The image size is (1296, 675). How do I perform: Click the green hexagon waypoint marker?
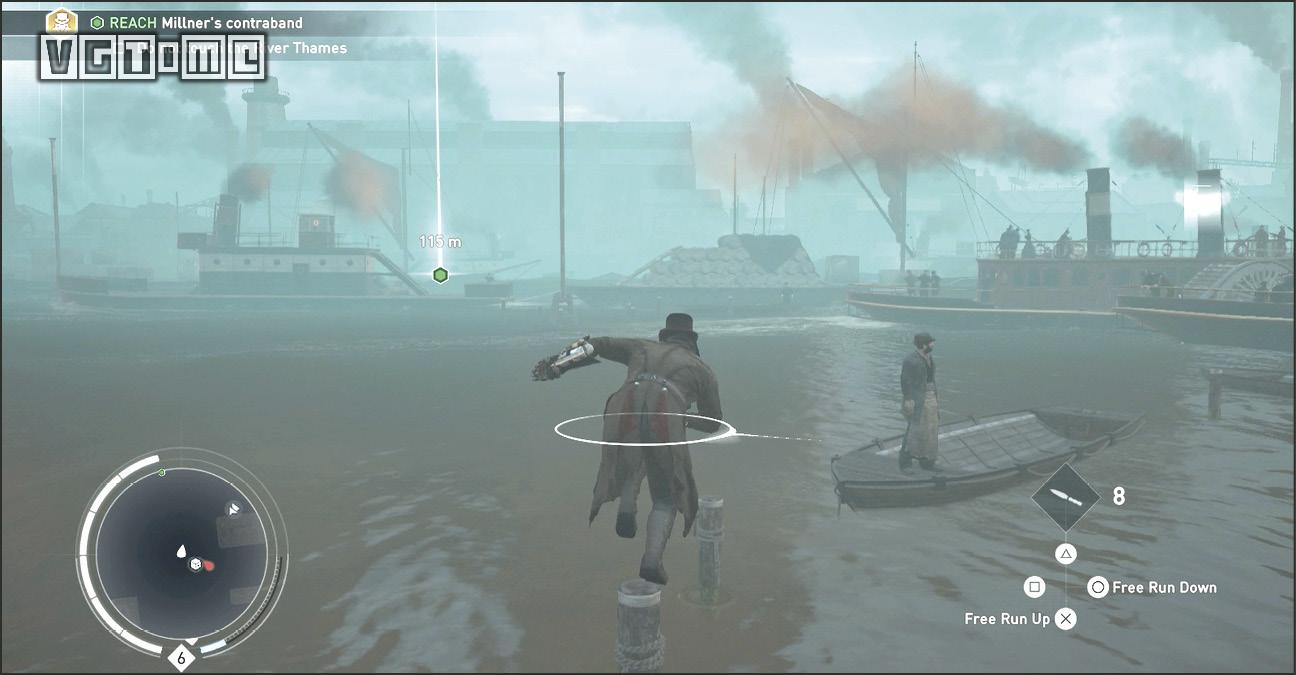click(440, 275)
